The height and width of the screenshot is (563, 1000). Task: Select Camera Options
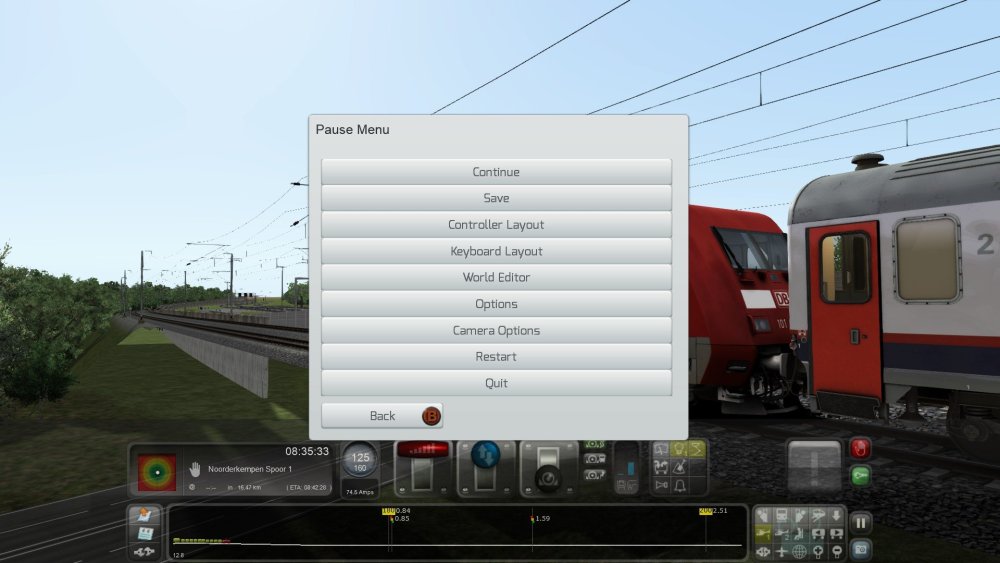[496, 330]
